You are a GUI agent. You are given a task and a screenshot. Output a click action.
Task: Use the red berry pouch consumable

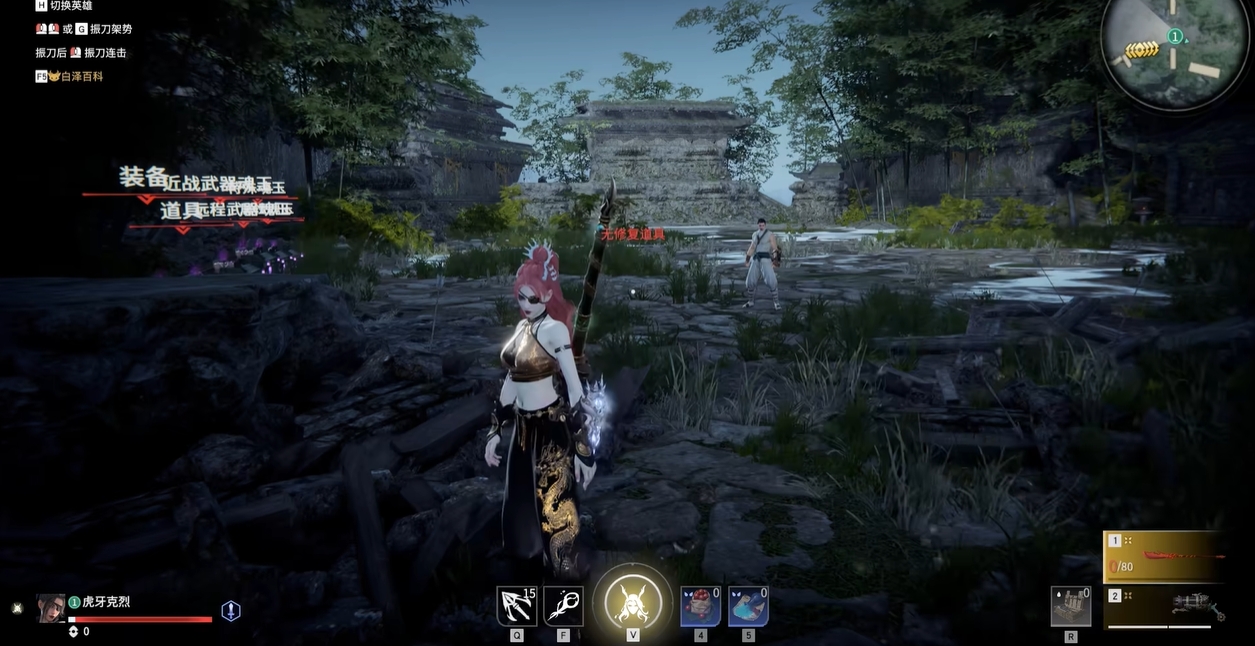[700, 606]
